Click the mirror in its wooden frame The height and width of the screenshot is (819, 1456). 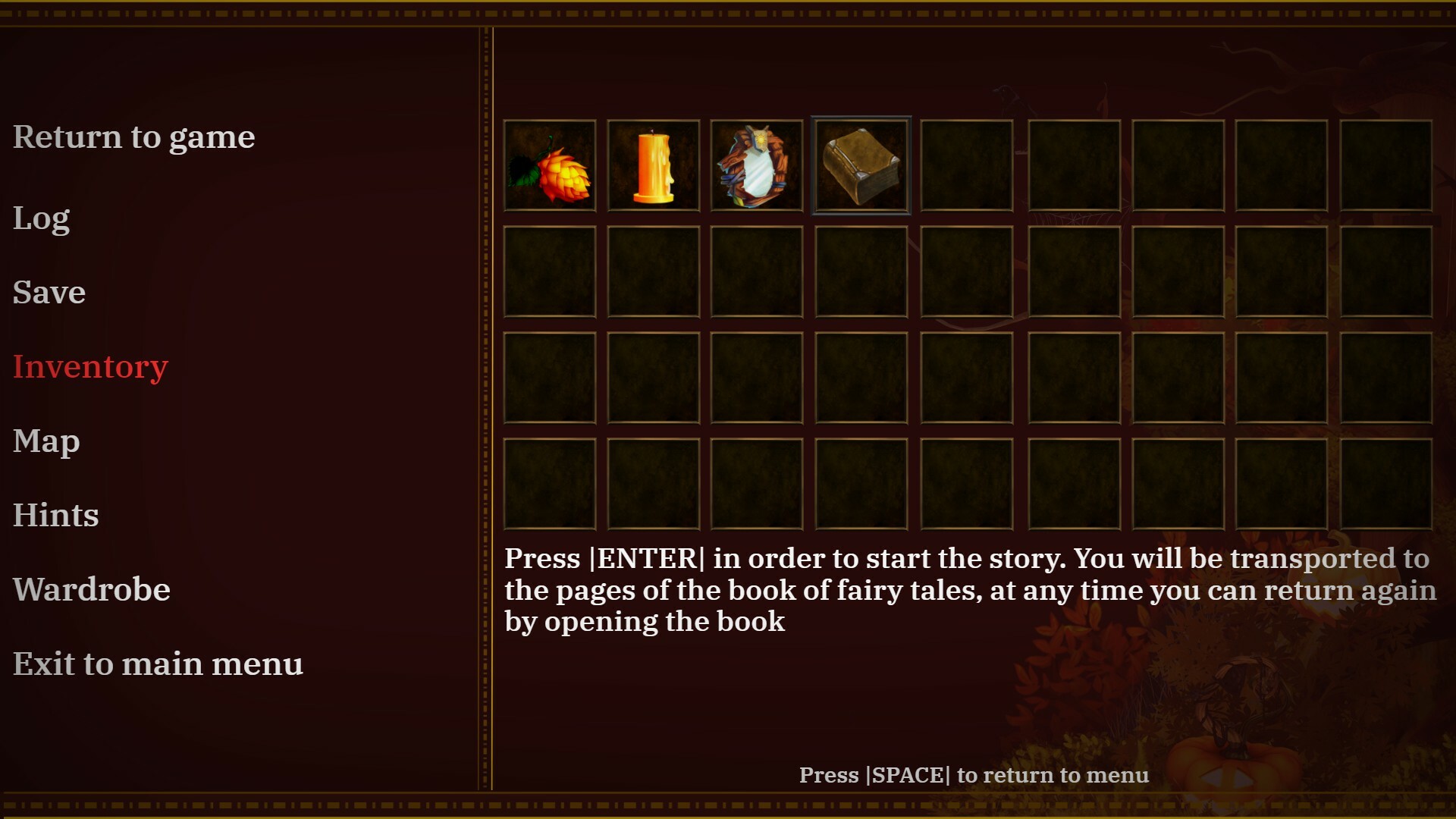coord(758,165)
